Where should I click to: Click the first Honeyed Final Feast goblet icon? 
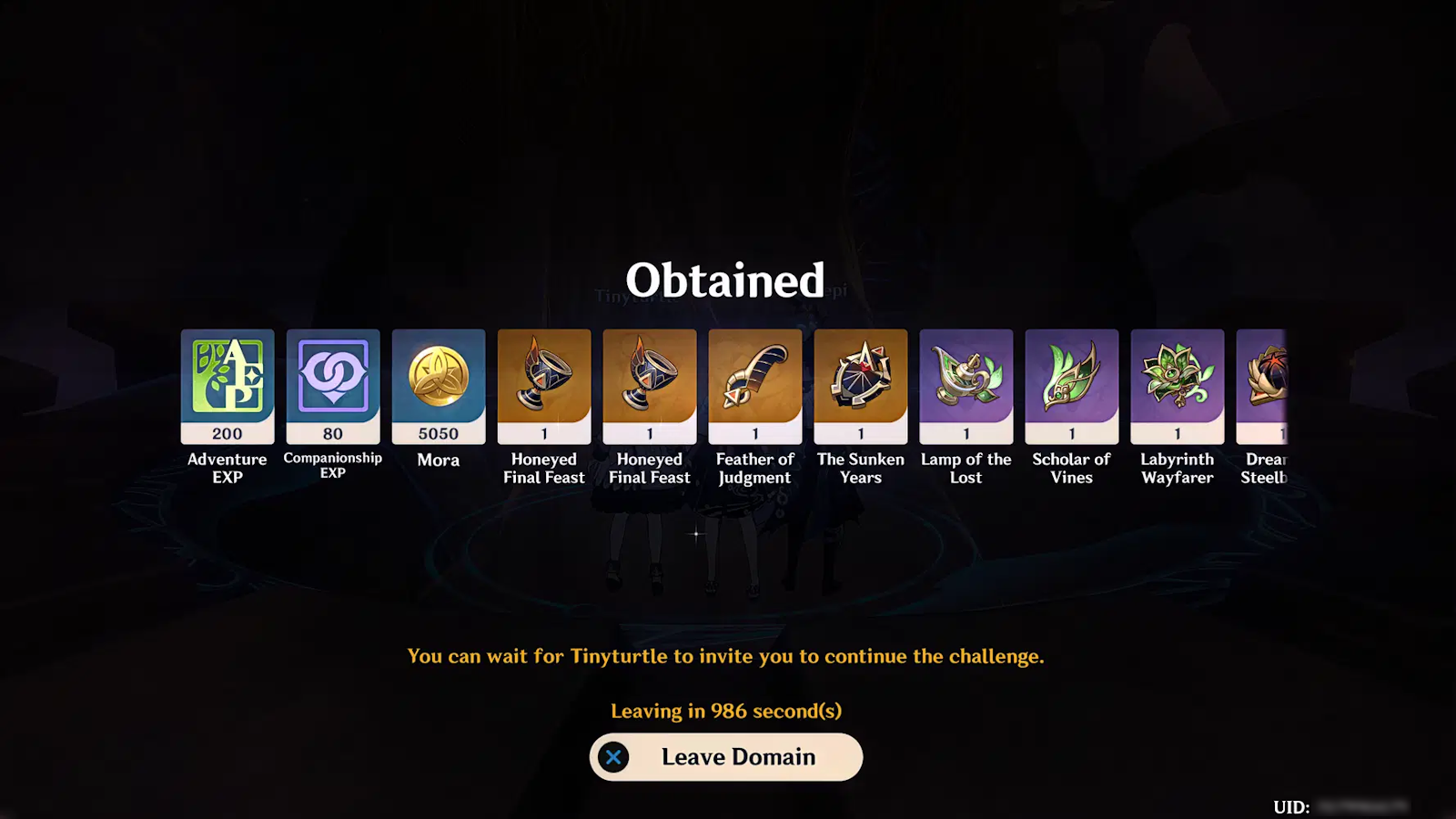543,382
